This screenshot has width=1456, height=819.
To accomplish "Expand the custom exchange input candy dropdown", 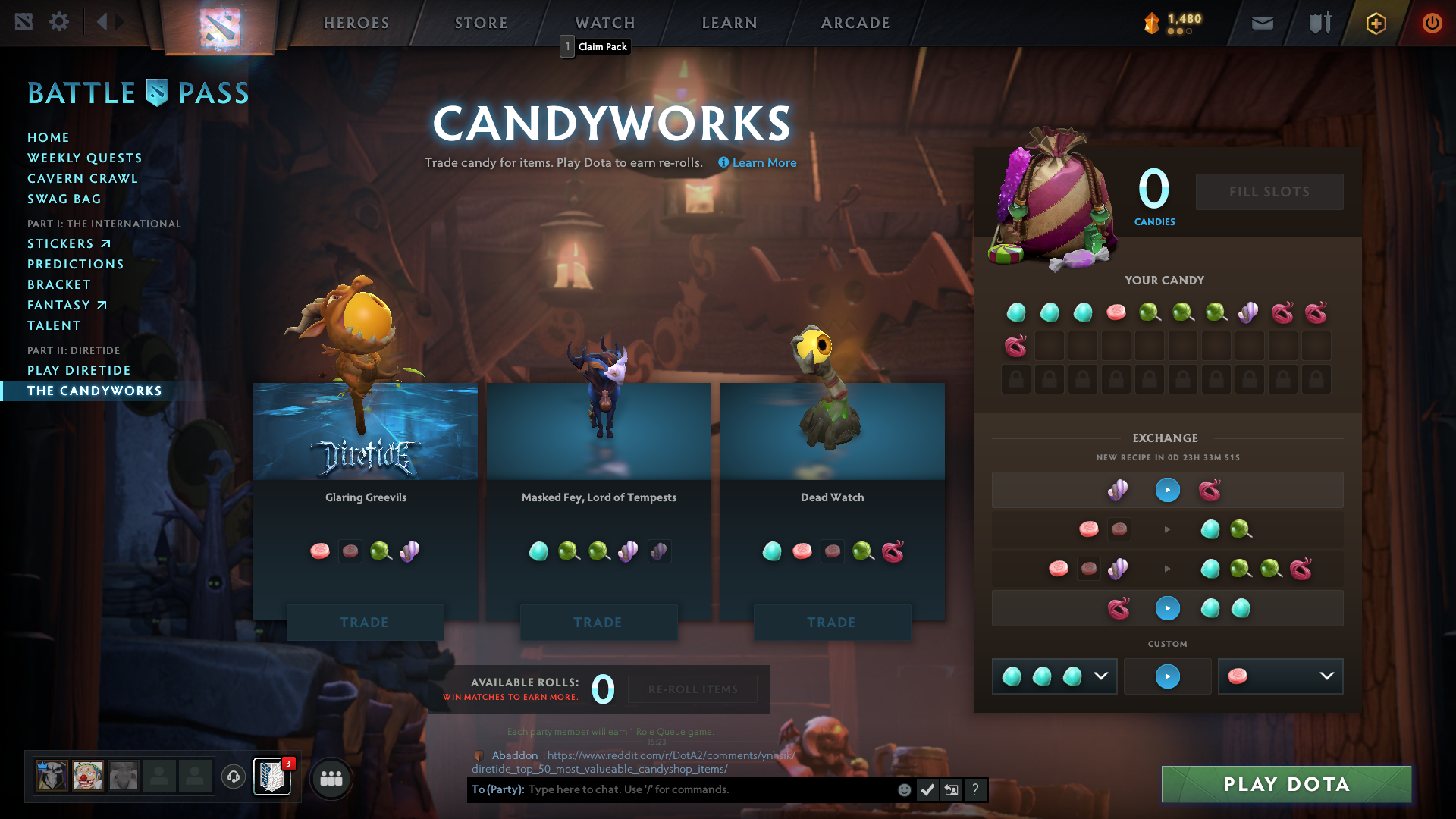I will click(x=1100, y=676).
